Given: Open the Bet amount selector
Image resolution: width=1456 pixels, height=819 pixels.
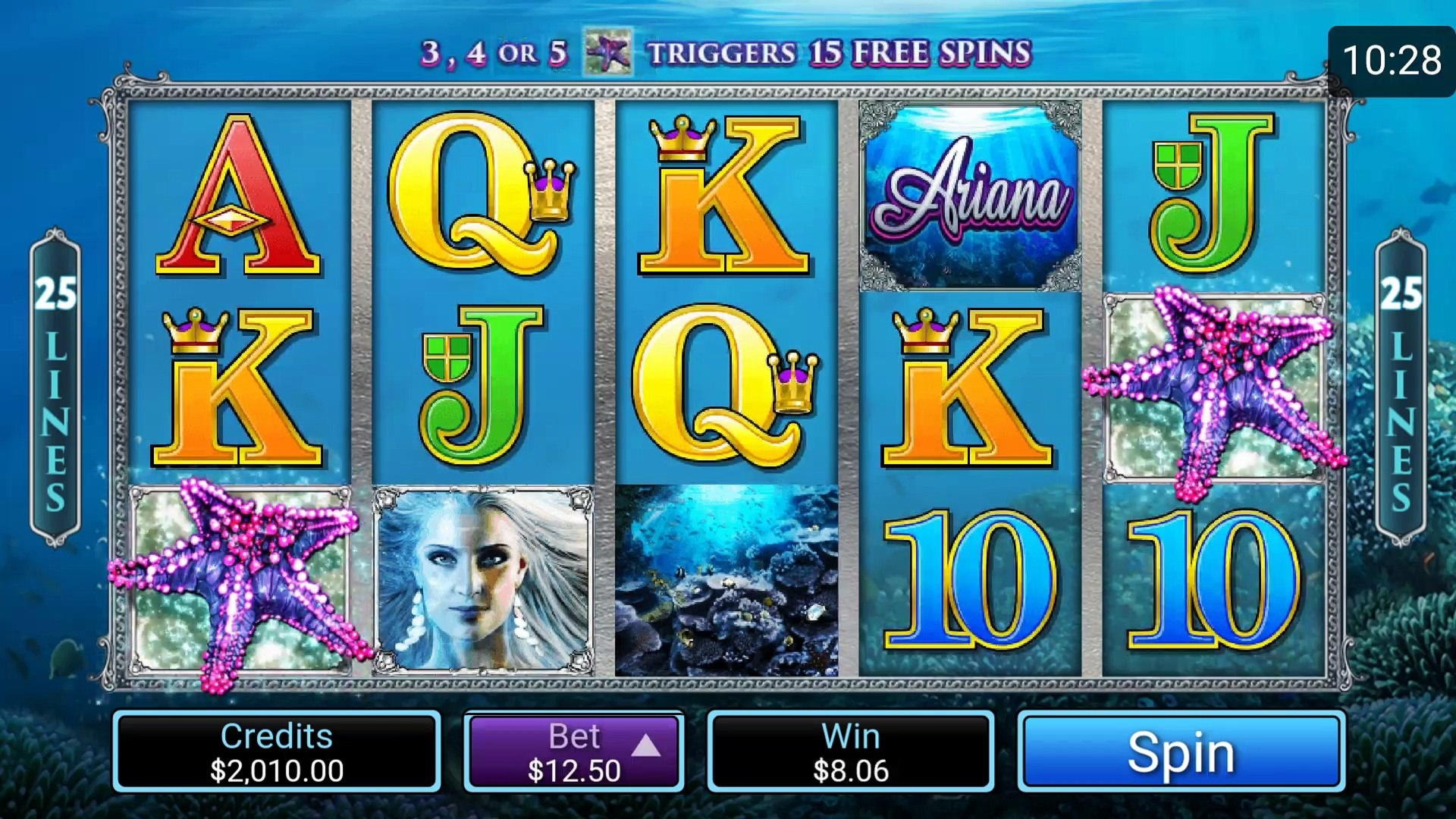Looking at the screenshot, I should click(574, 752).
